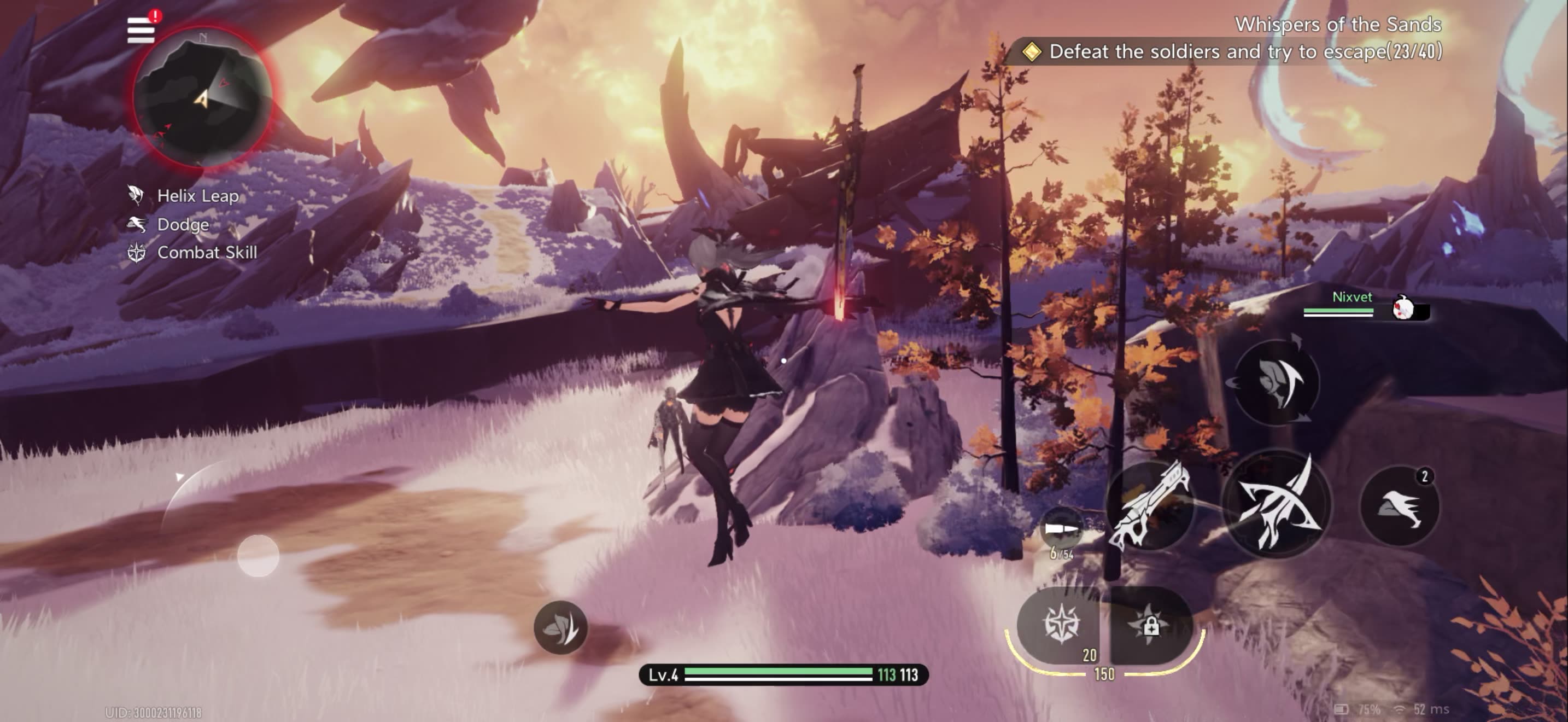Image resolution: width=1568 pixels, height=722 pixels.
Task: Touch the virtual joystick knob
Action: 258,555
